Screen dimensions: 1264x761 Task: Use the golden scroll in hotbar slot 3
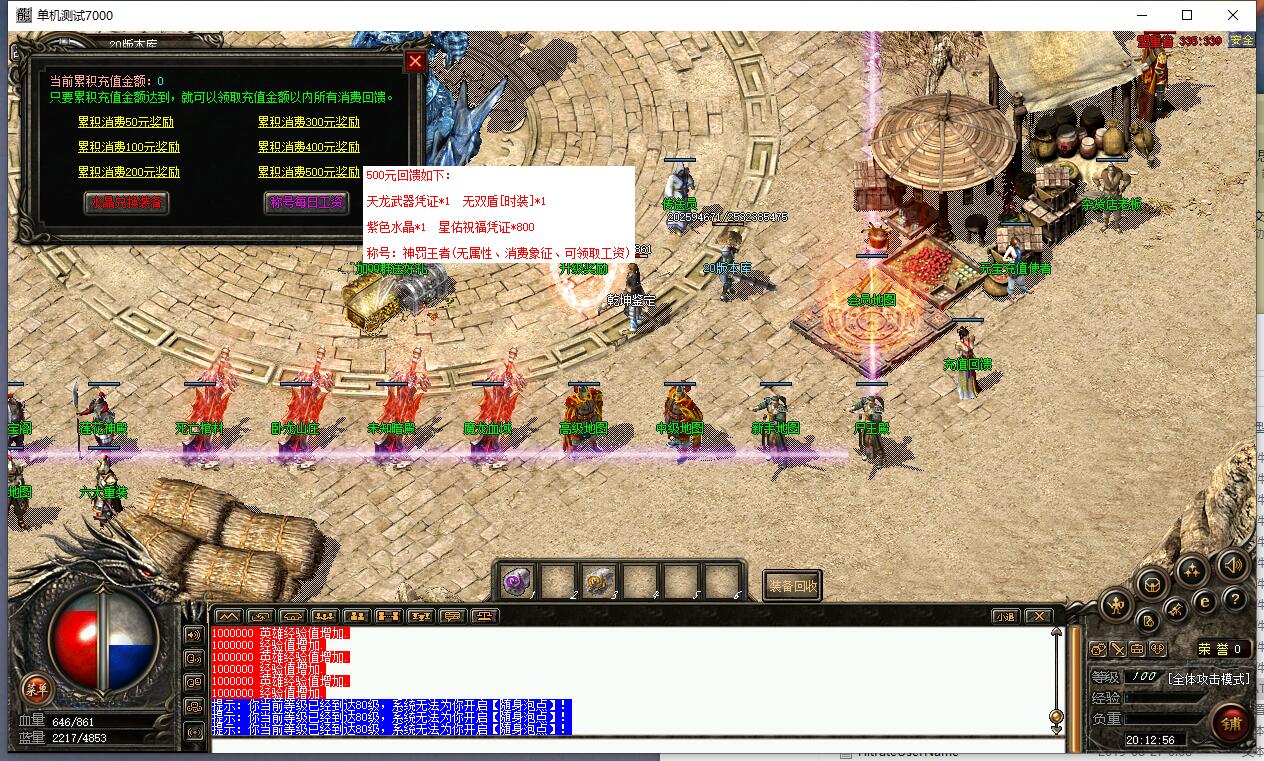point(599,581)
